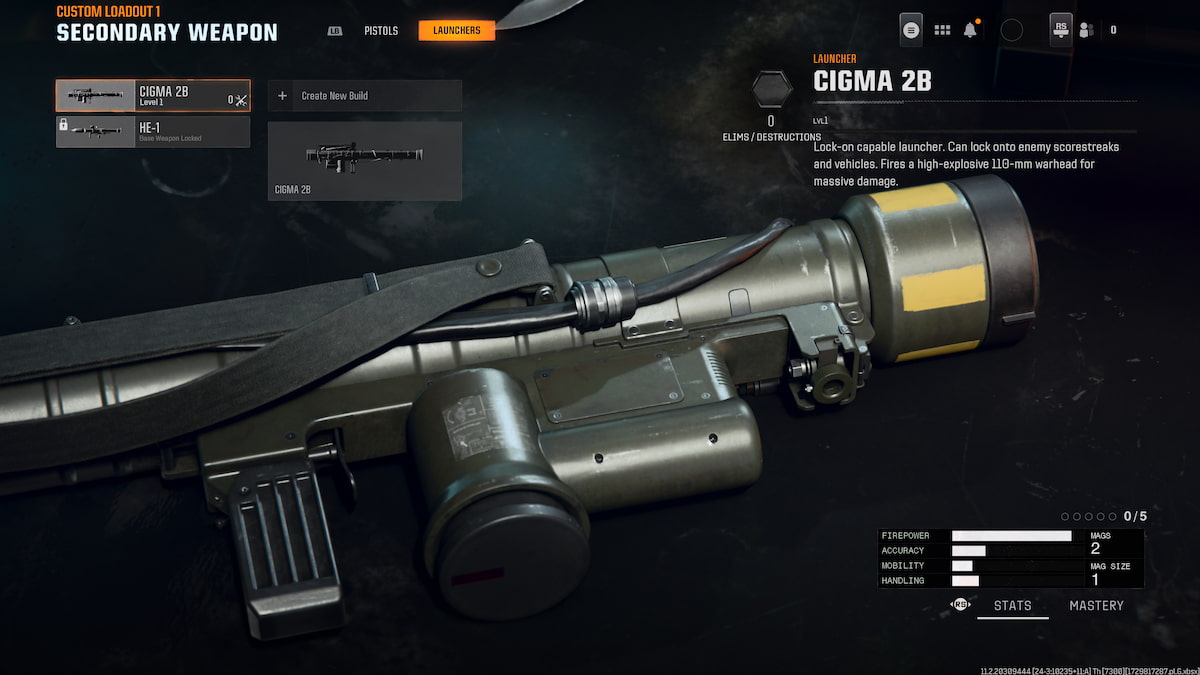Image resolution: width=1200 pixels, height=675 pixels.
Task: Show the Stats panel tab
Action: 1012,606
